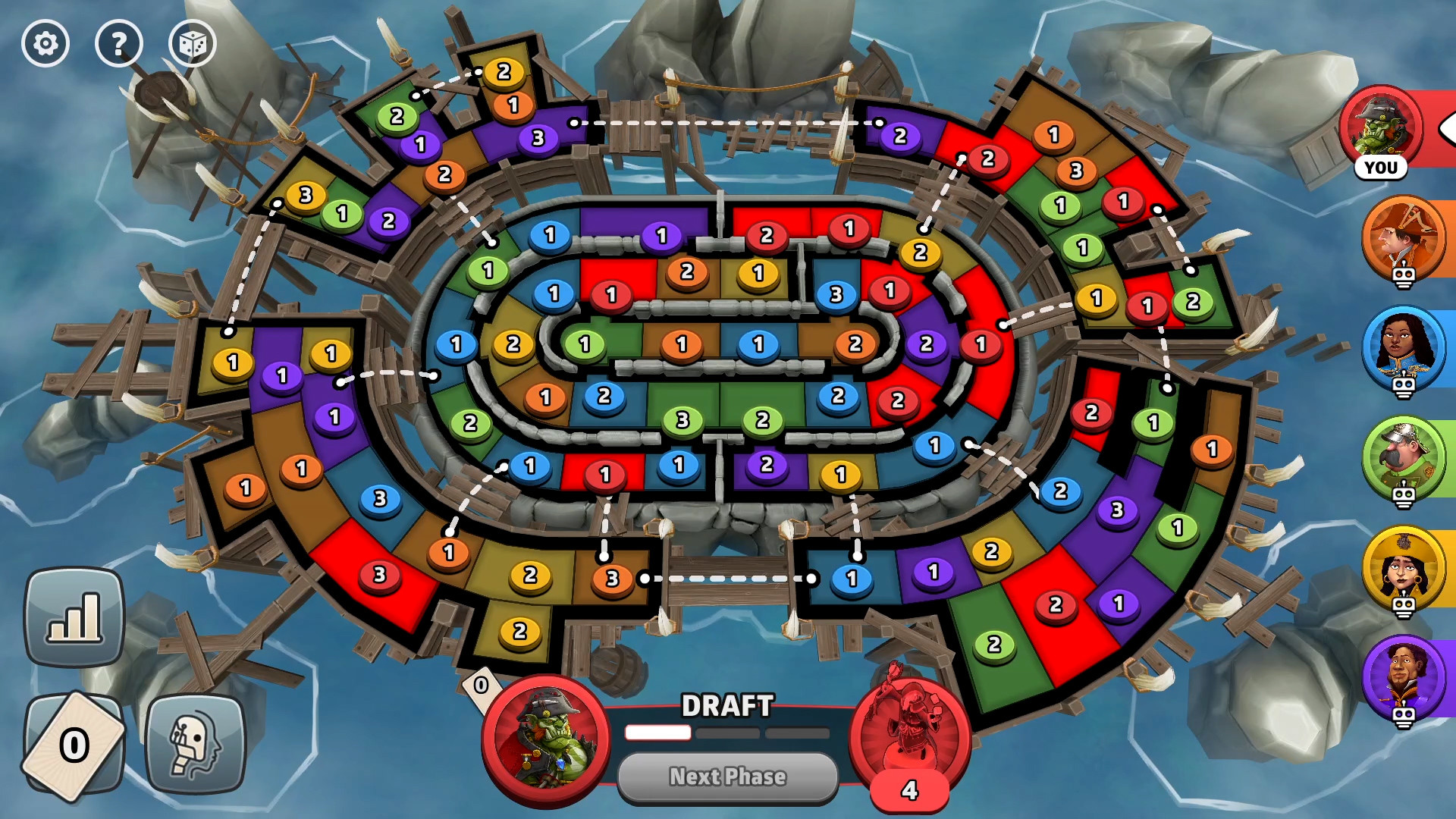
Task: Open the game settings gear
Action: pos(45,43)
